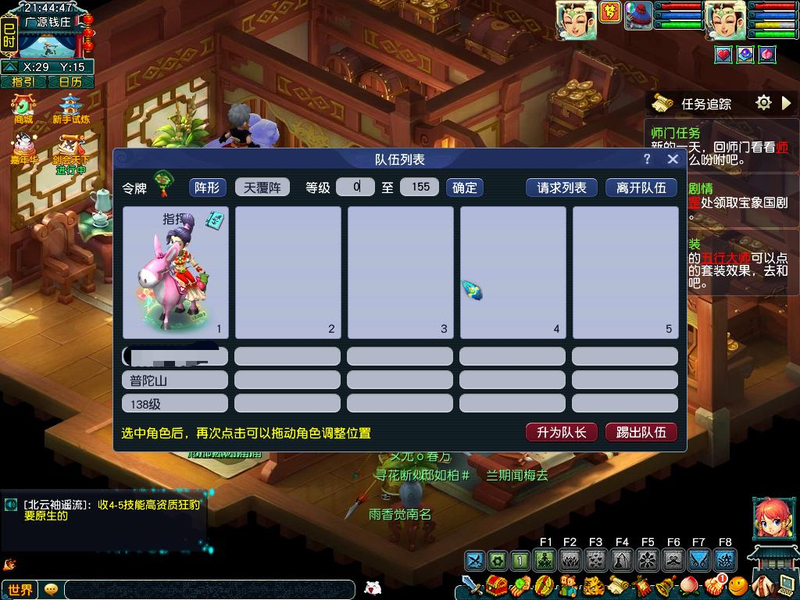Screen dimensions: 800x600
Task: Open quest tracker settings gear
Action: point(764,103)
